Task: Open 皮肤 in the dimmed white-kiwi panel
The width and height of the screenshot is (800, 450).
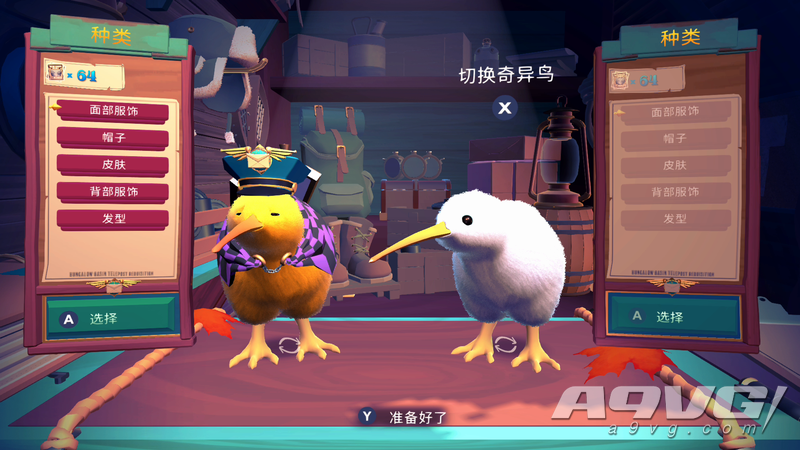Action: 675,165
